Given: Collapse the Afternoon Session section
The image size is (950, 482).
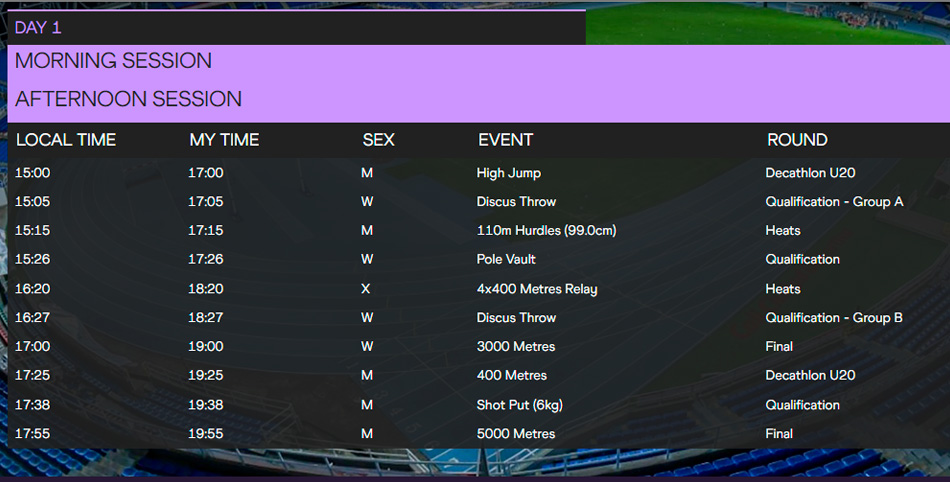Looking at the screenshot, I should click(x=128, y=99).
